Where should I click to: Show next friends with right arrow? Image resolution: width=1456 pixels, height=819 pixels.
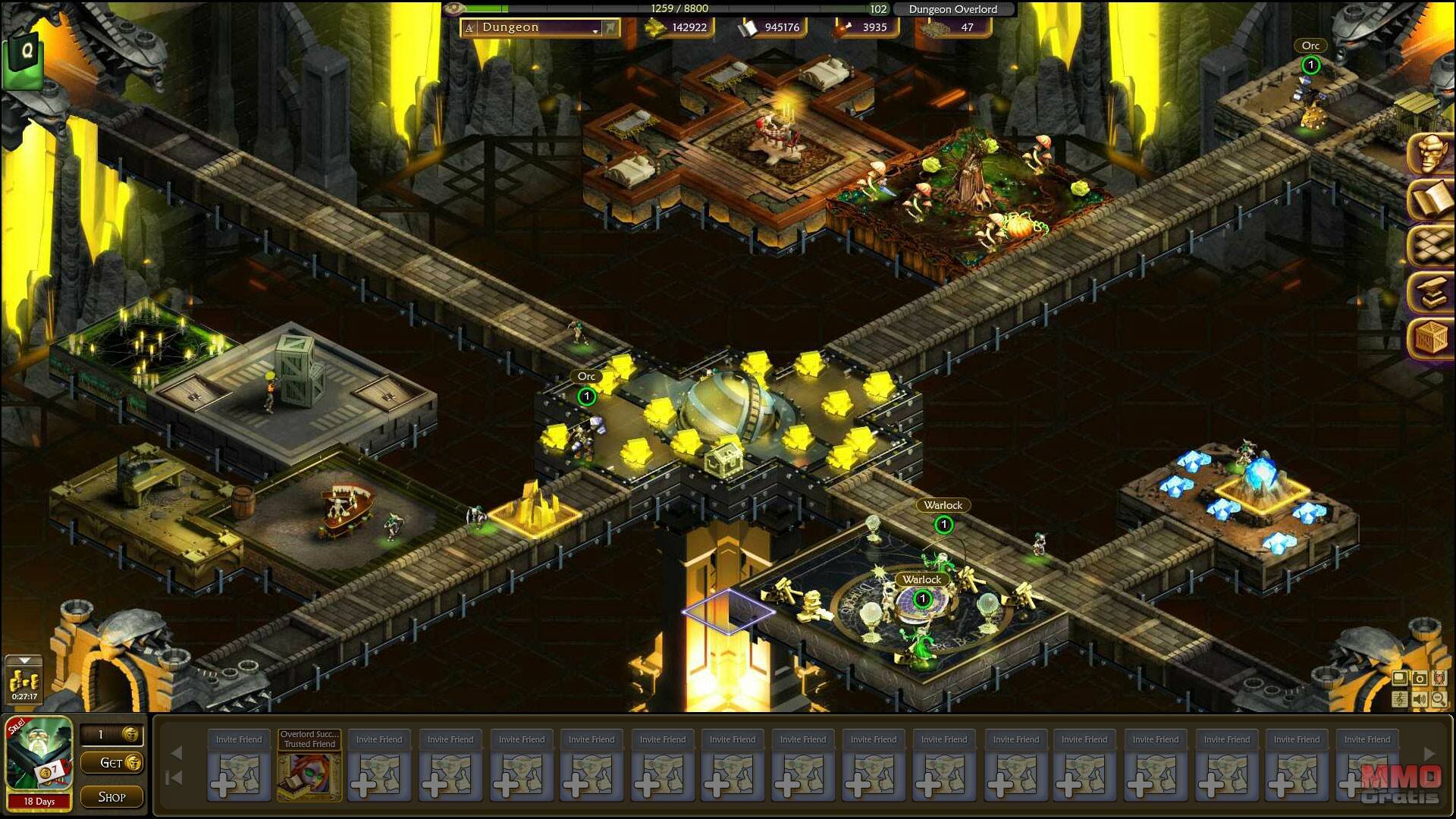tap(1429, 754)
